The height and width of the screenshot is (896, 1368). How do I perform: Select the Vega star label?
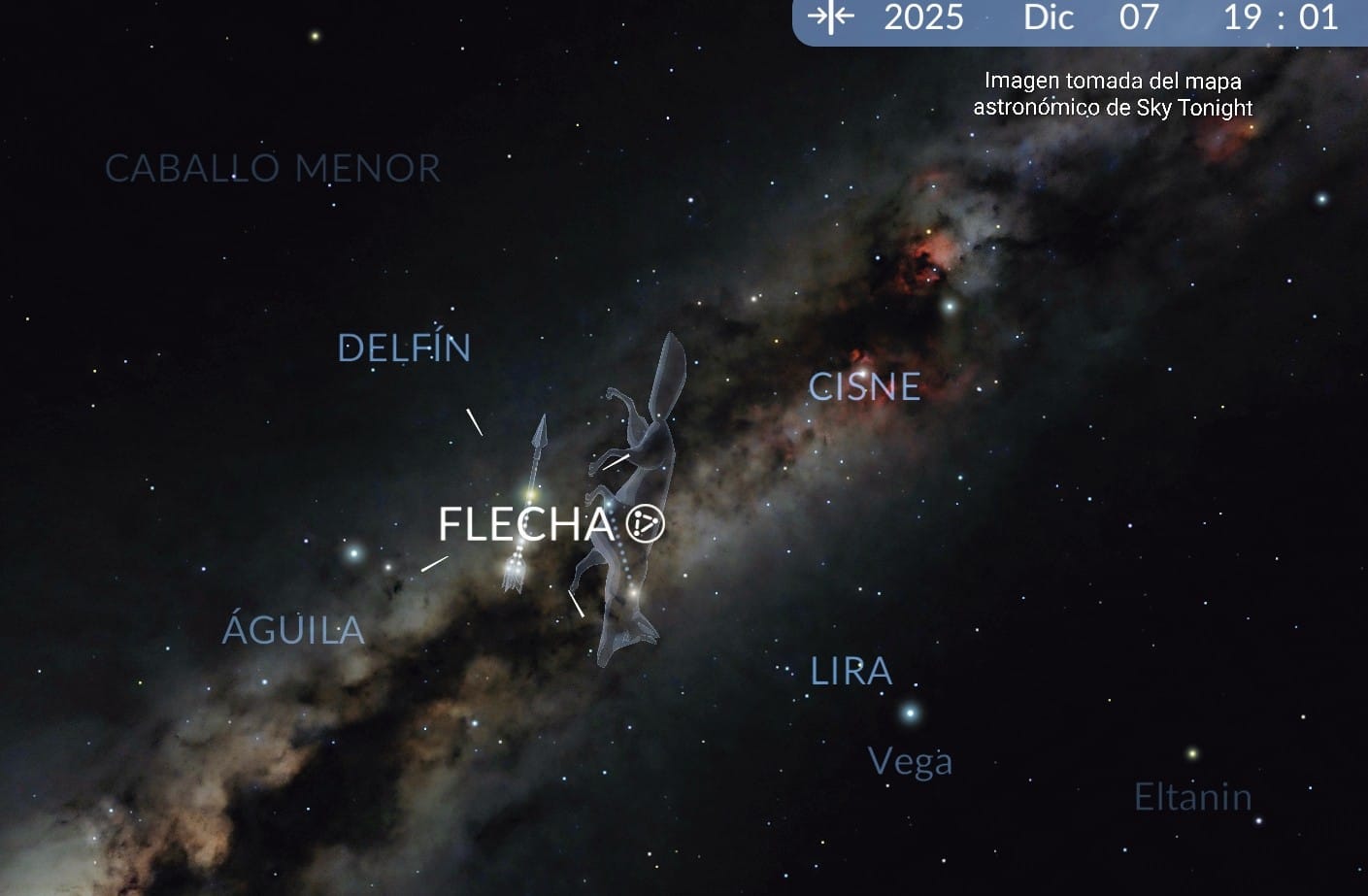click(x=910, y=761)
